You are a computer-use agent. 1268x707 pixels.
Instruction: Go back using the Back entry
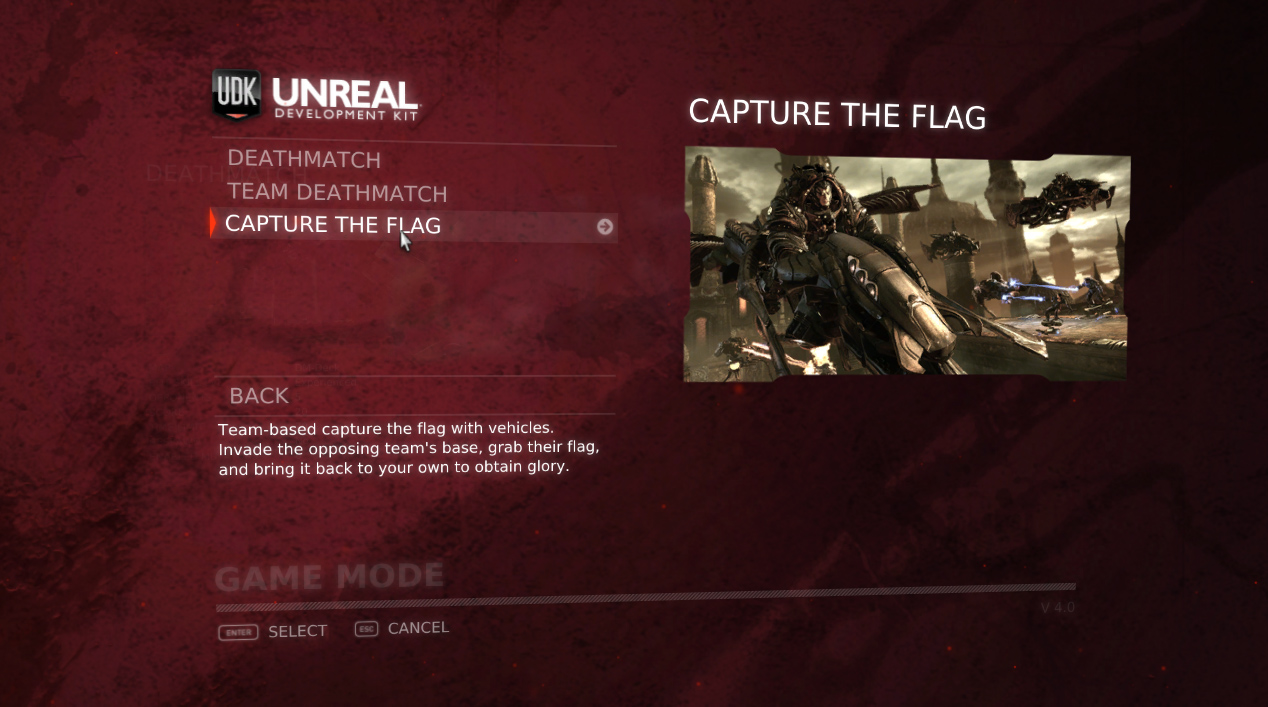point(259,396)
